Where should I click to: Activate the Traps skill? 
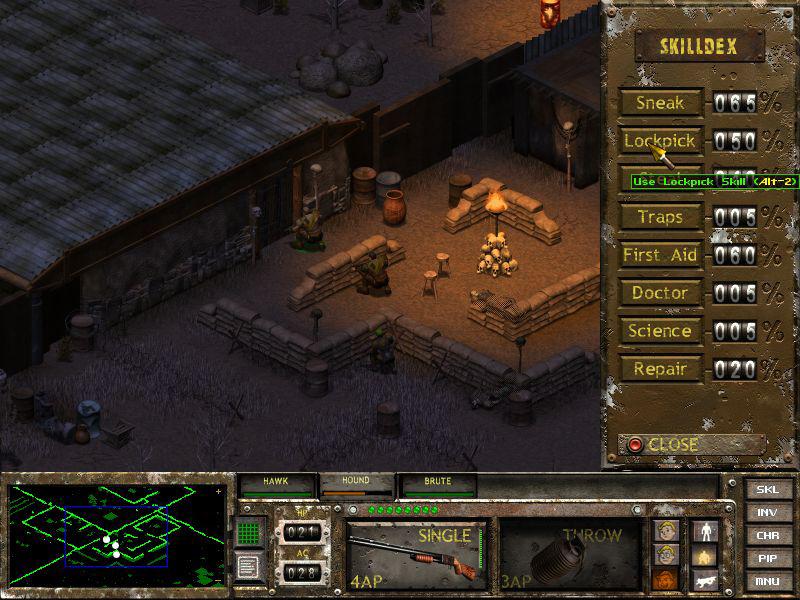click(x=660, y=217)
